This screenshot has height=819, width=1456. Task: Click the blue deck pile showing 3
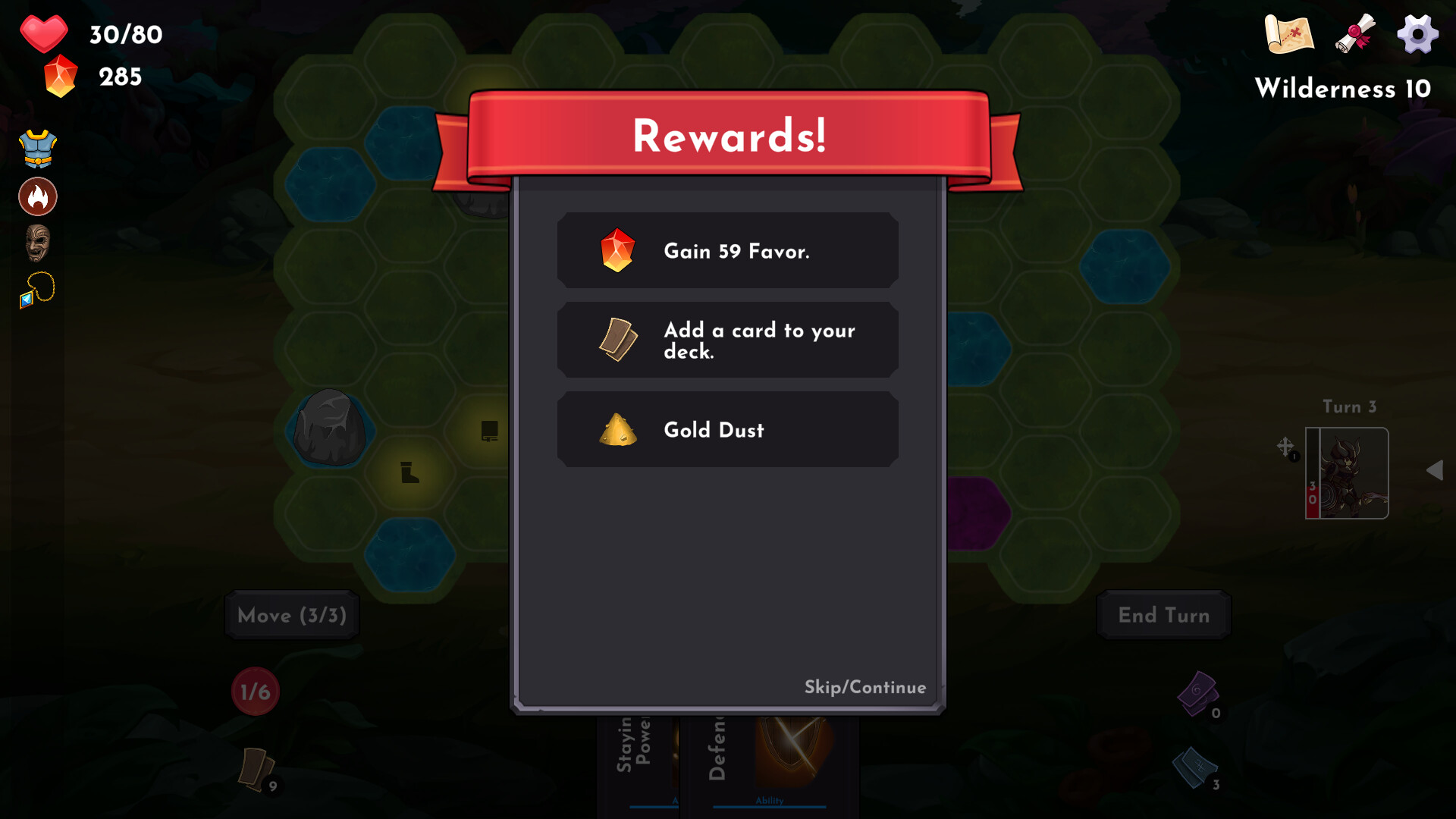click(1196, 768)
